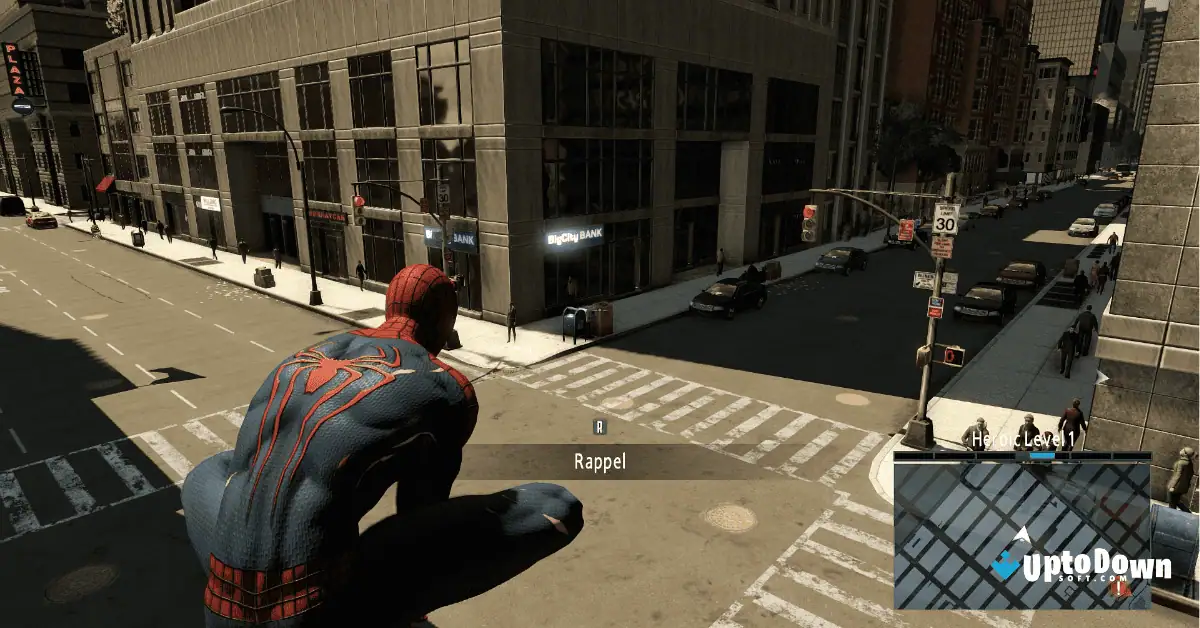Viewport: 1200px width, 628px height.
Task: Select the red exclamation marker on the minimap
Action: coord(1119,590)
